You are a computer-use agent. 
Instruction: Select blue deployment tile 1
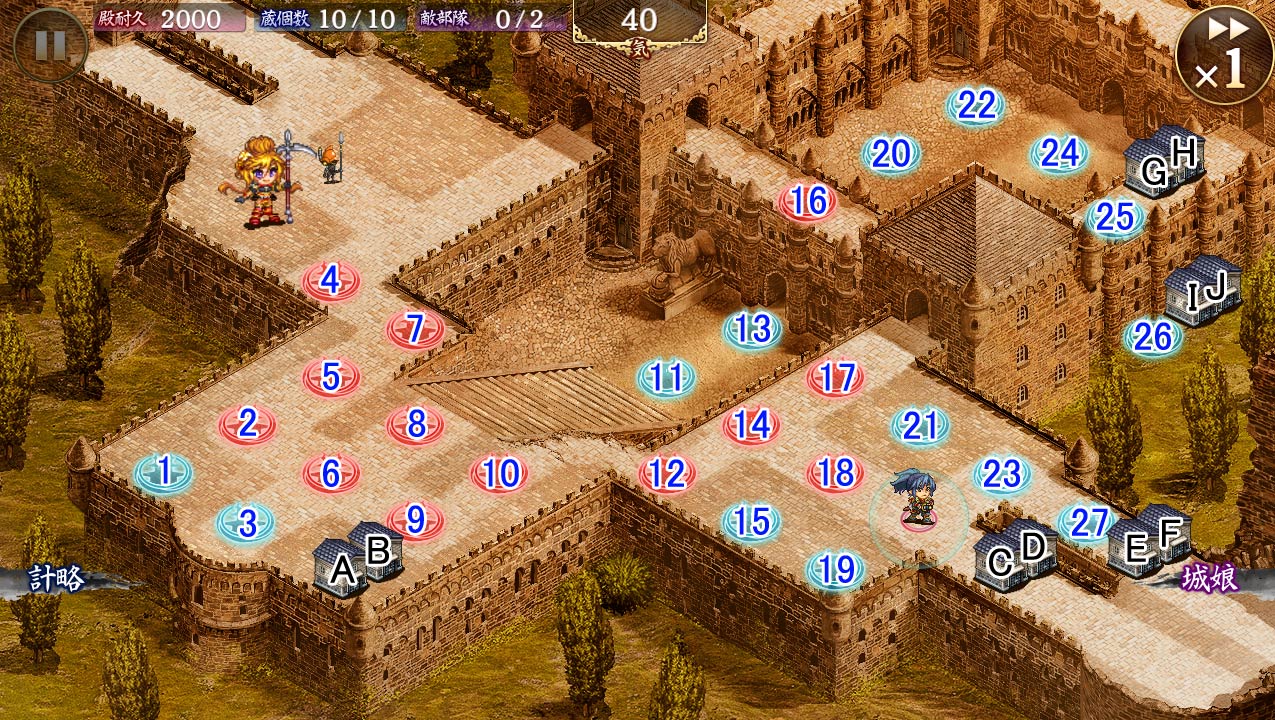pyautogui.click(x=164, y=471)
